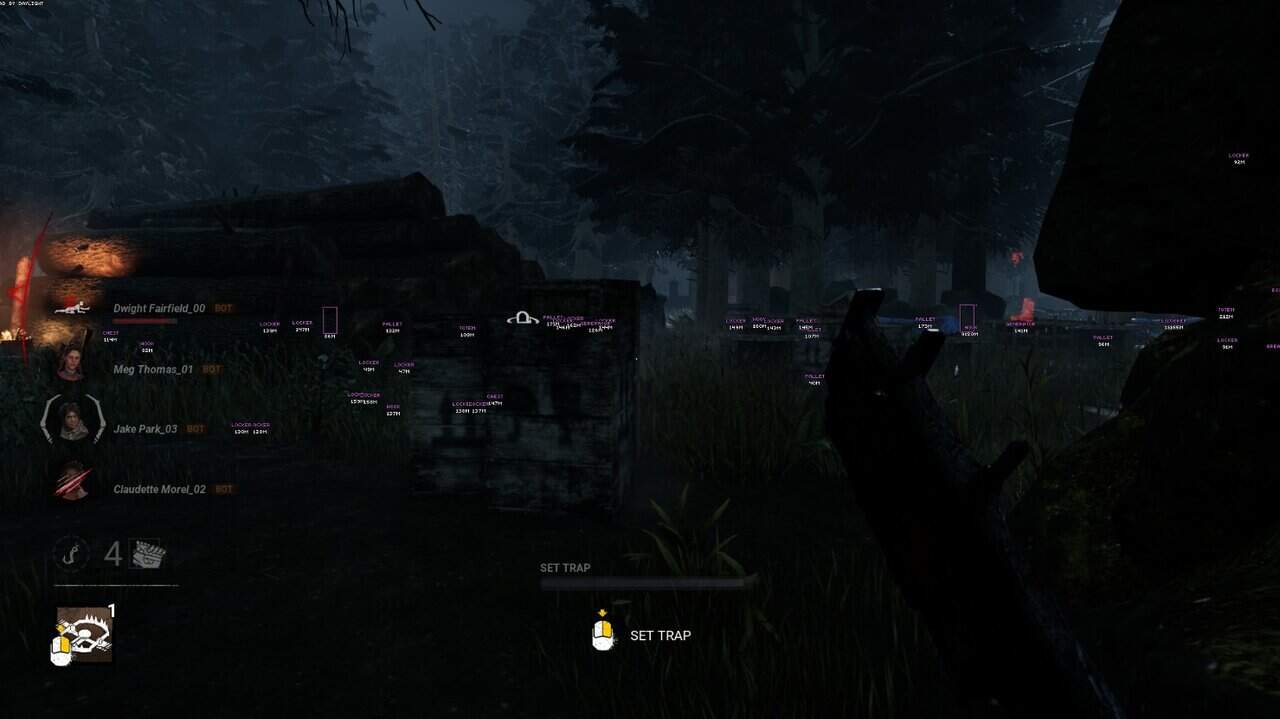This screenshot has width=1280, height=719.
Task: Click the hook counter icon
Action: coord(71,554)
